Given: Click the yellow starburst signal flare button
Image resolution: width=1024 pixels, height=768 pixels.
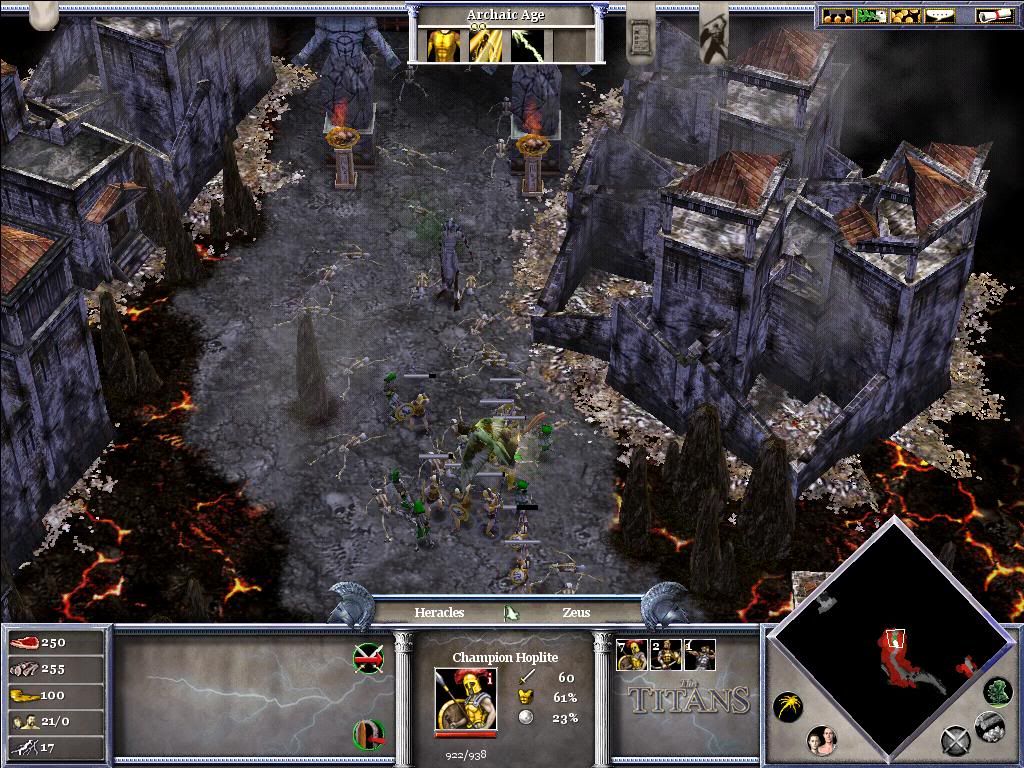Looking at the screenshot, I should pos(787,708).
